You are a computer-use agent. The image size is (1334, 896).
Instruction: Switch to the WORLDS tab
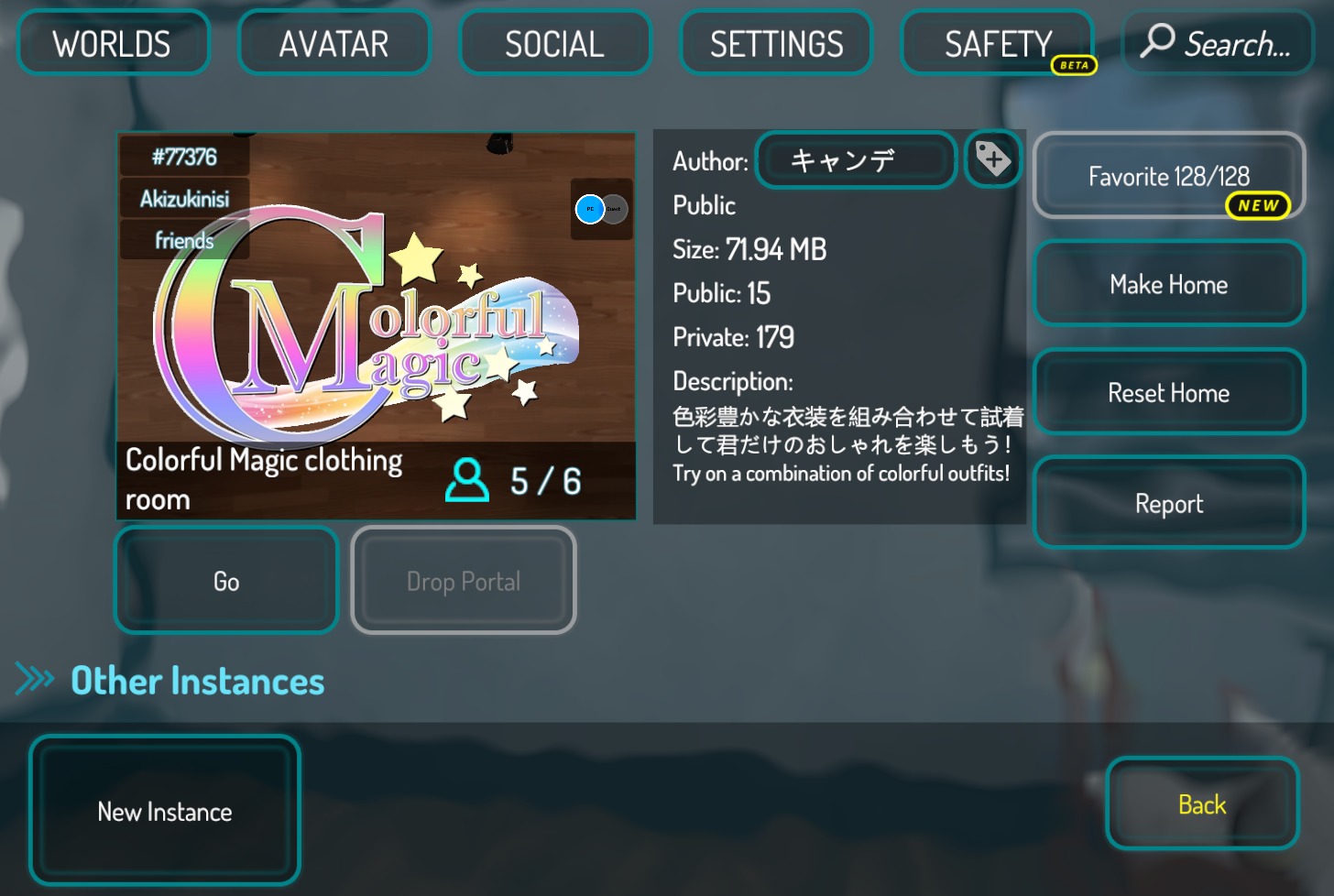click(112, 42)
